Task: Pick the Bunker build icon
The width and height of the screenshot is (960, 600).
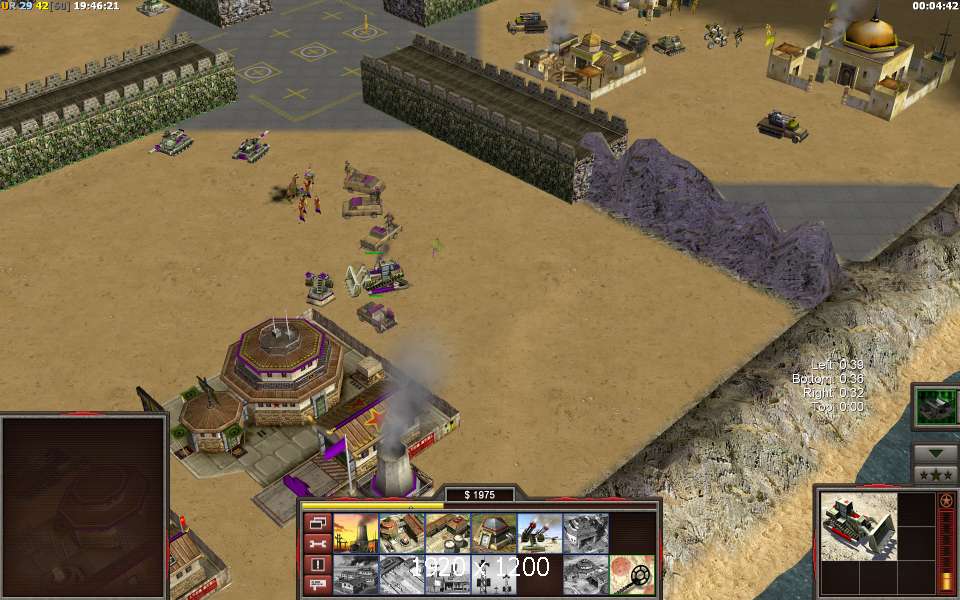Action: (x=493, y=534)
